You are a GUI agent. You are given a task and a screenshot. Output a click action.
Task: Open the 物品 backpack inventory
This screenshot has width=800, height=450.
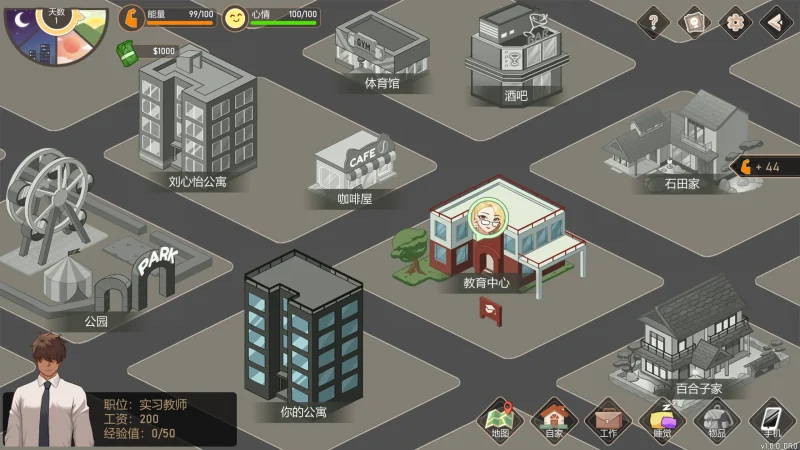pos(716,419)
